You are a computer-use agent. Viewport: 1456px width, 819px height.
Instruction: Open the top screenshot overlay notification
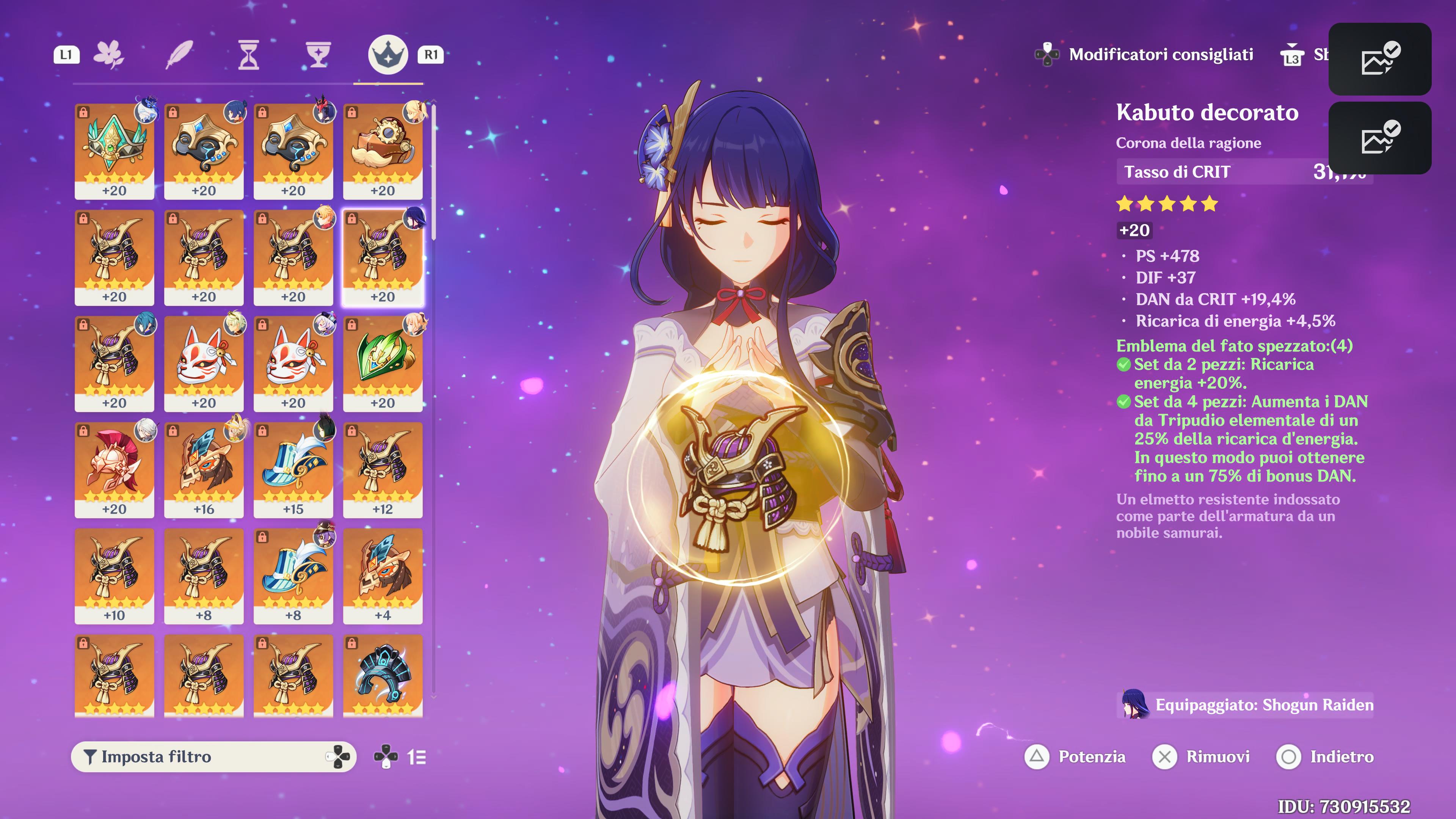point(1379,59)
